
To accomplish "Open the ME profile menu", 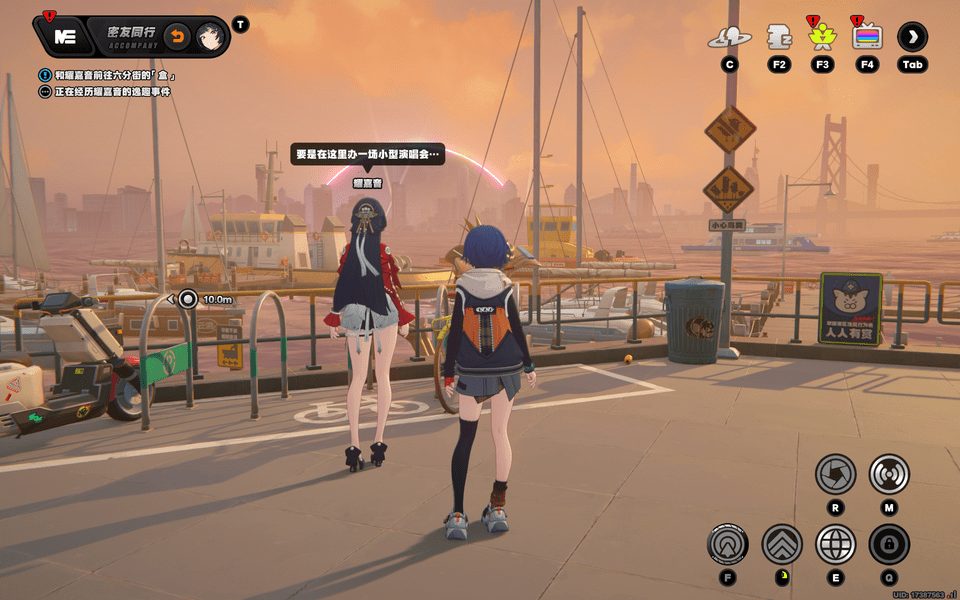I will [65, 37].
